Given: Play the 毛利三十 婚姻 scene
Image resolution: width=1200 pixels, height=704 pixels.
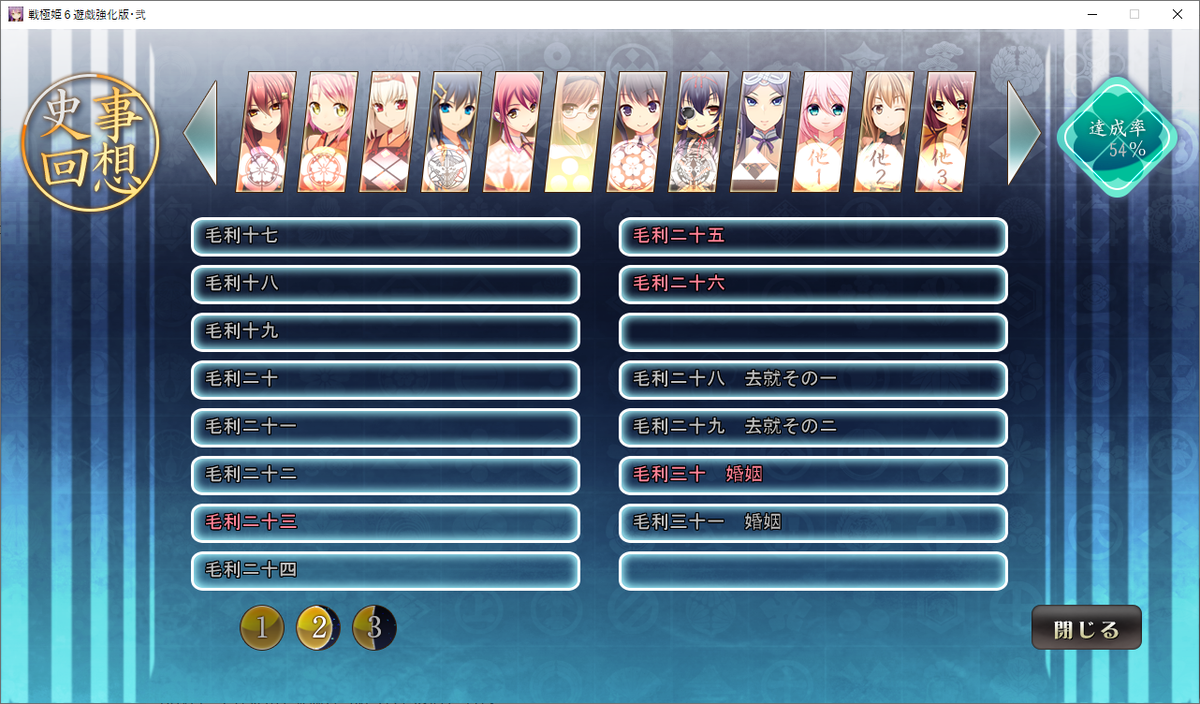Looking at the screenshot, I should [x=812, y=475].
